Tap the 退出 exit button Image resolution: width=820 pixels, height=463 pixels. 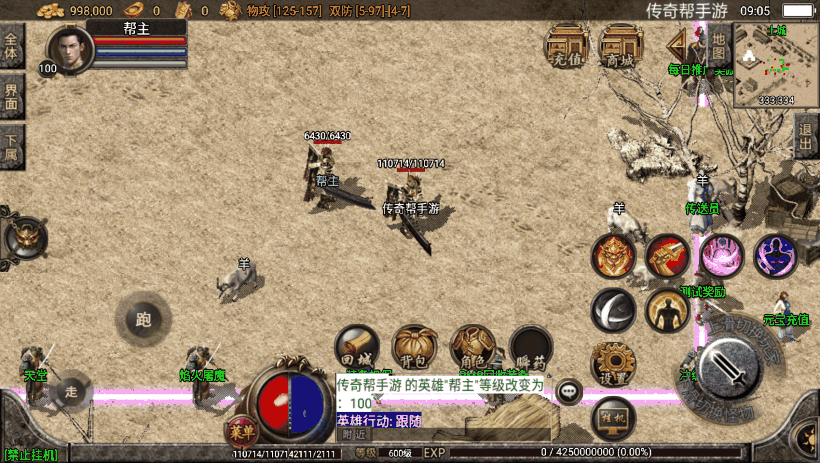click(806, 135)
